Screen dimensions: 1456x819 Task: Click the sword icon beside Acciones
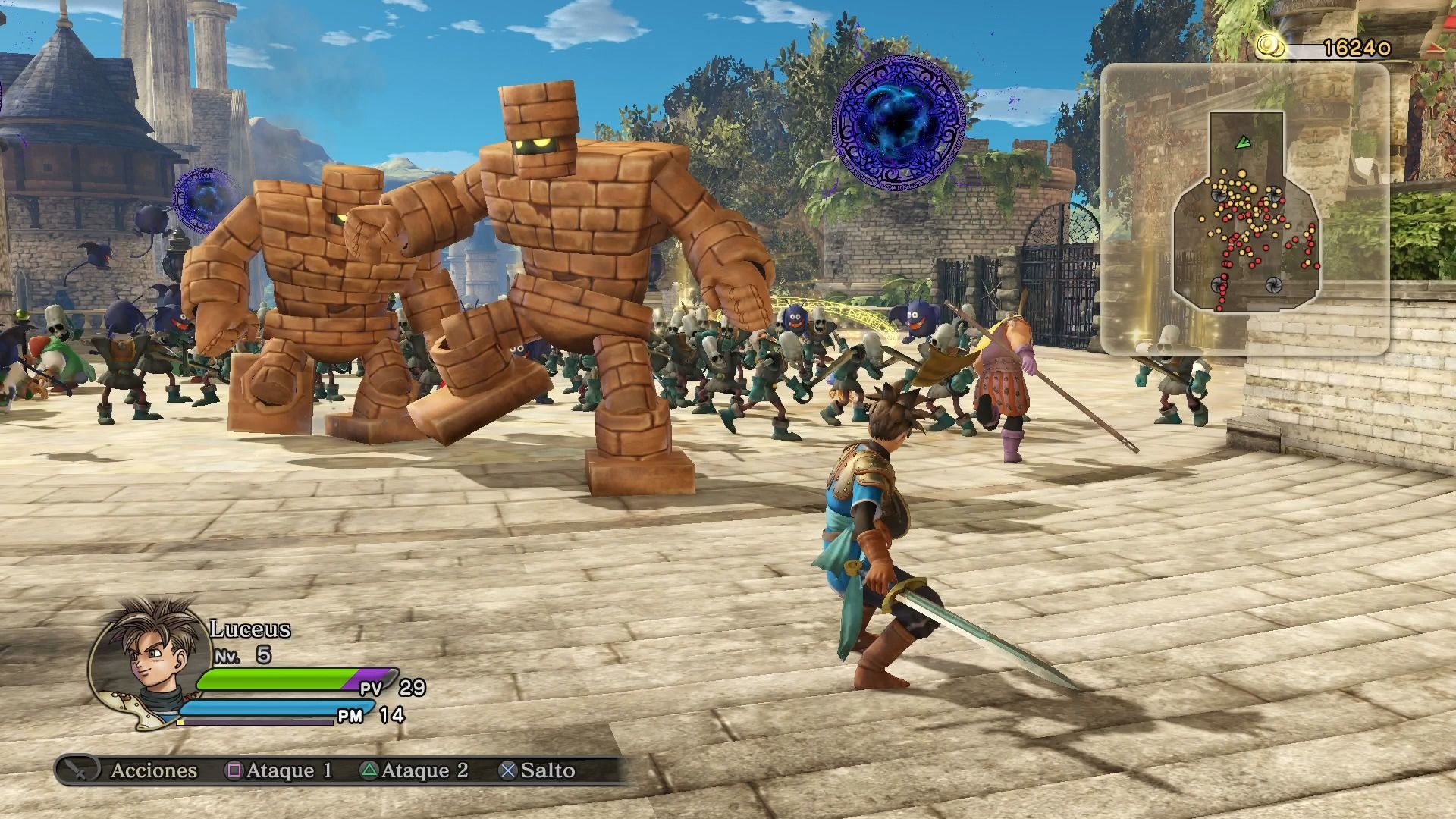coord(78,770)
